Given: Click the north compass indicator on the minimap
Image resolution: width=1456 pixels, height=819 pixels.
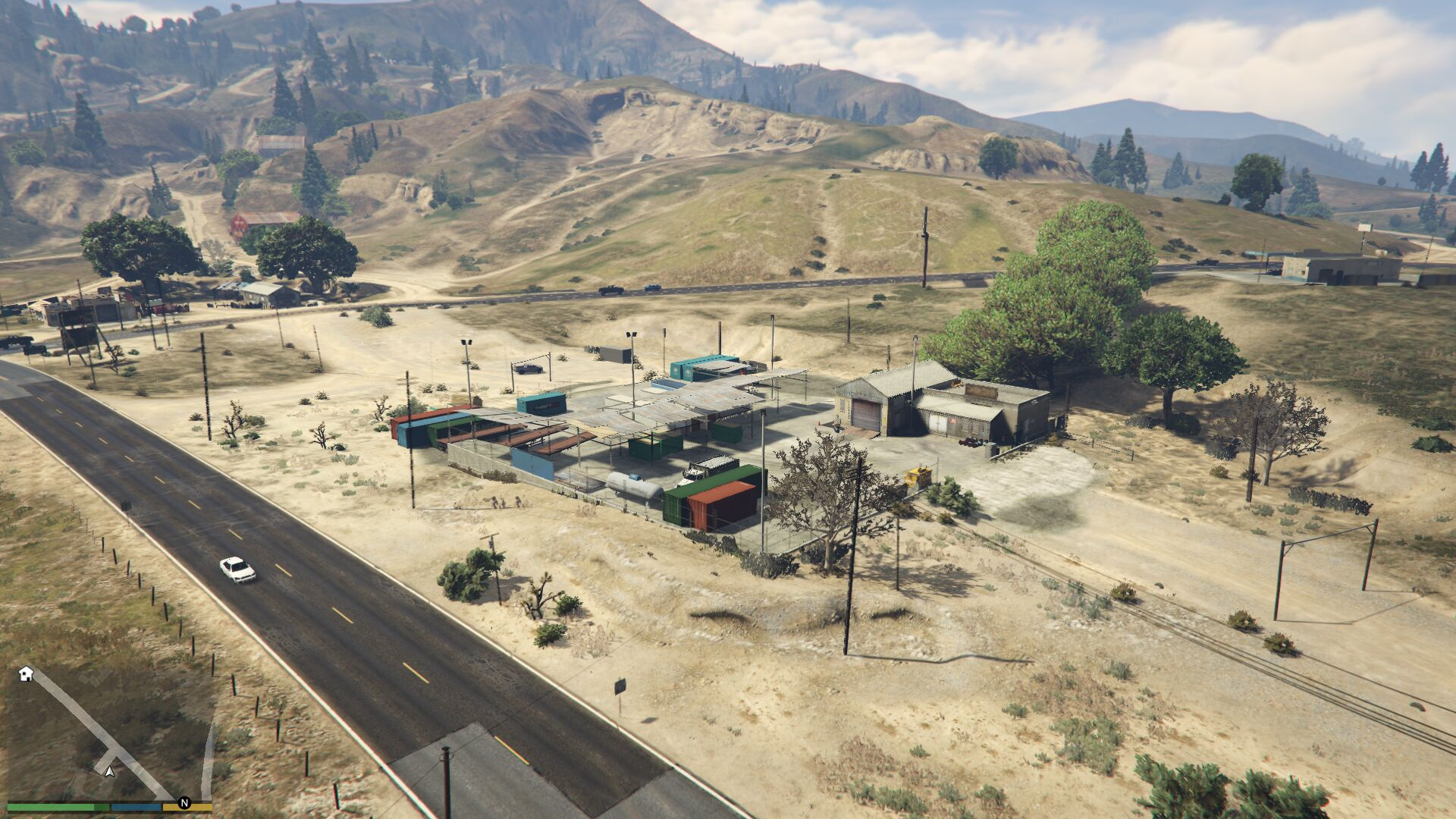Looking at the screenshot, I should (184, 802).
